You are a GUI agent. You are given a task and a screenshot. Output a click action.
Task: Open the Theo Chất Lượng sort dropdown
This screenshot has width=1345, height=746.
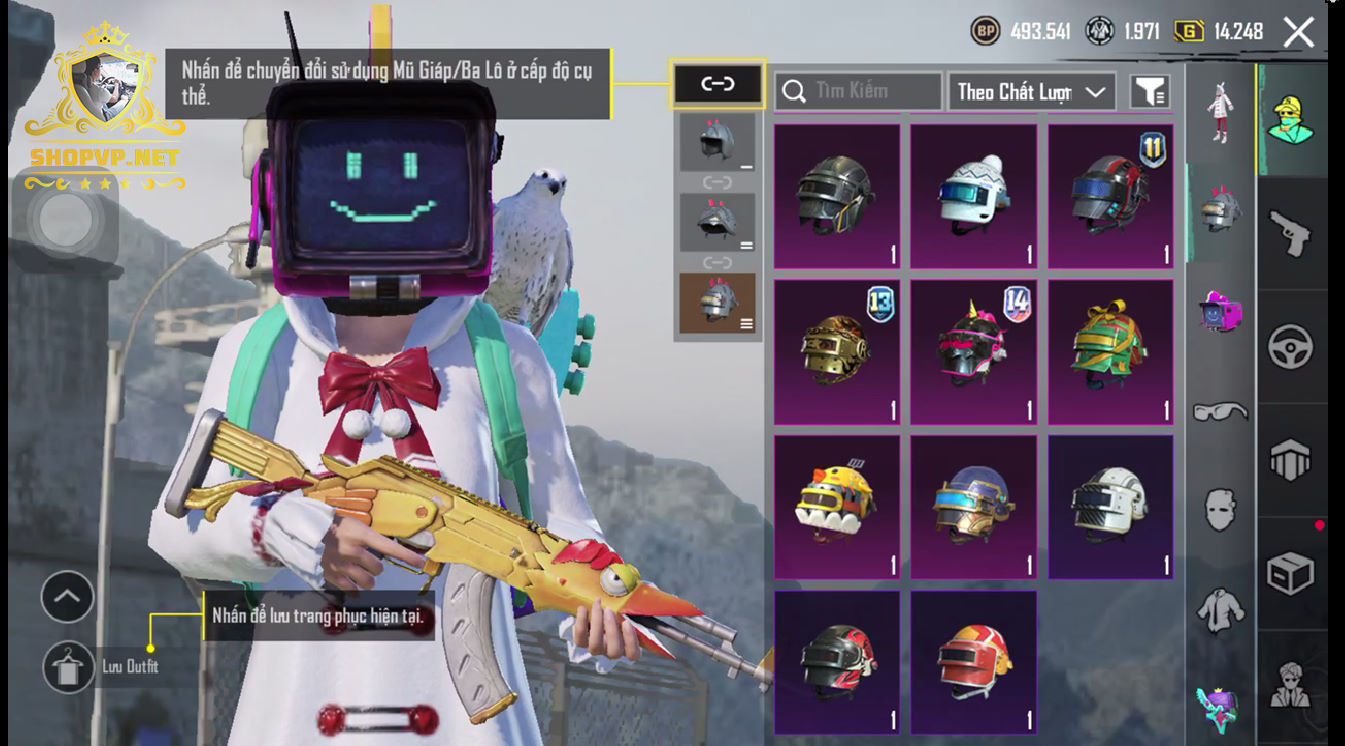point(1031,92)
